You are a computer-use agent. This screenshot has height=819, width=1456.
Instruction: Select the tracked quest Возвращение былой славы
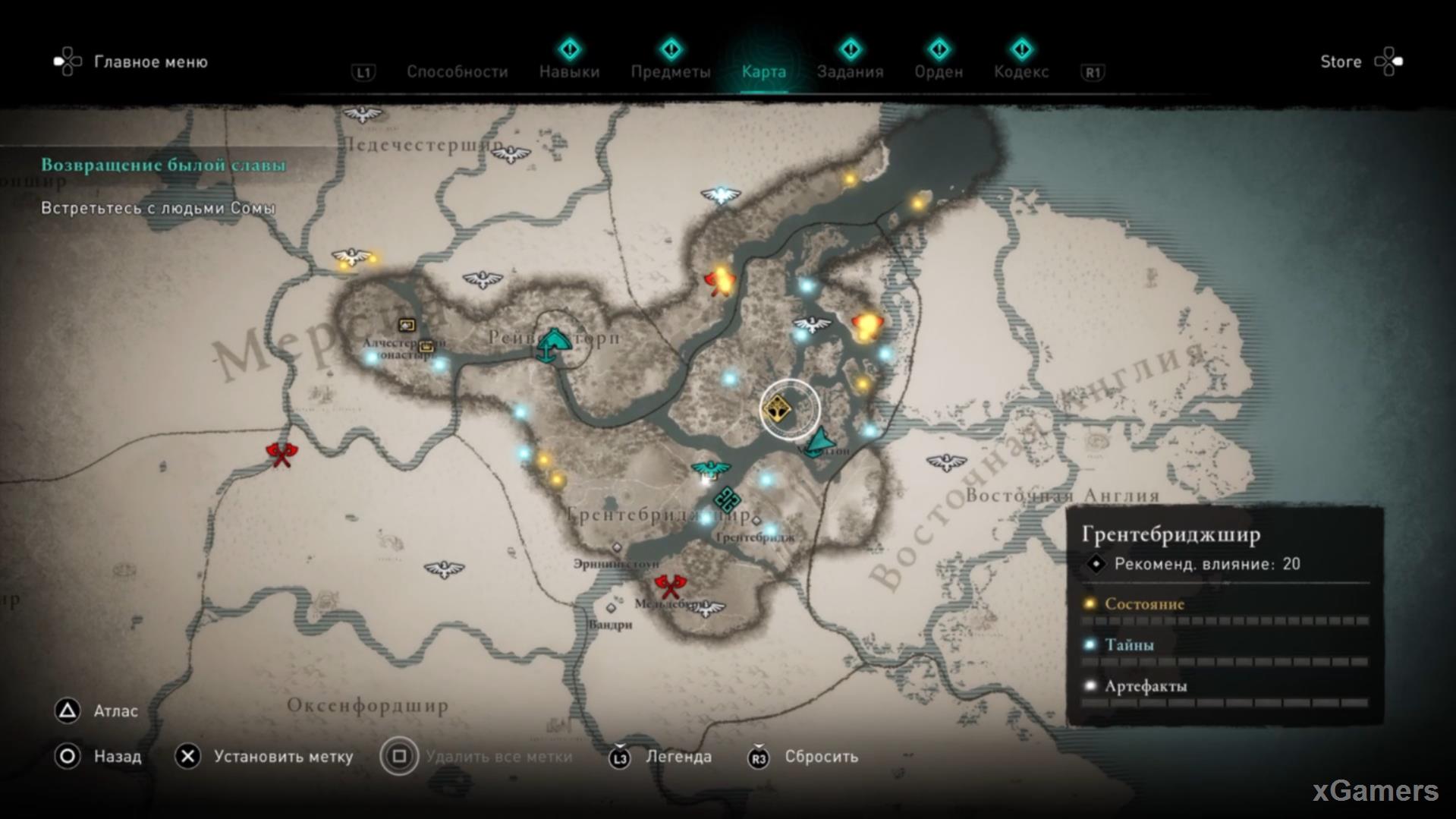[163, 165]
